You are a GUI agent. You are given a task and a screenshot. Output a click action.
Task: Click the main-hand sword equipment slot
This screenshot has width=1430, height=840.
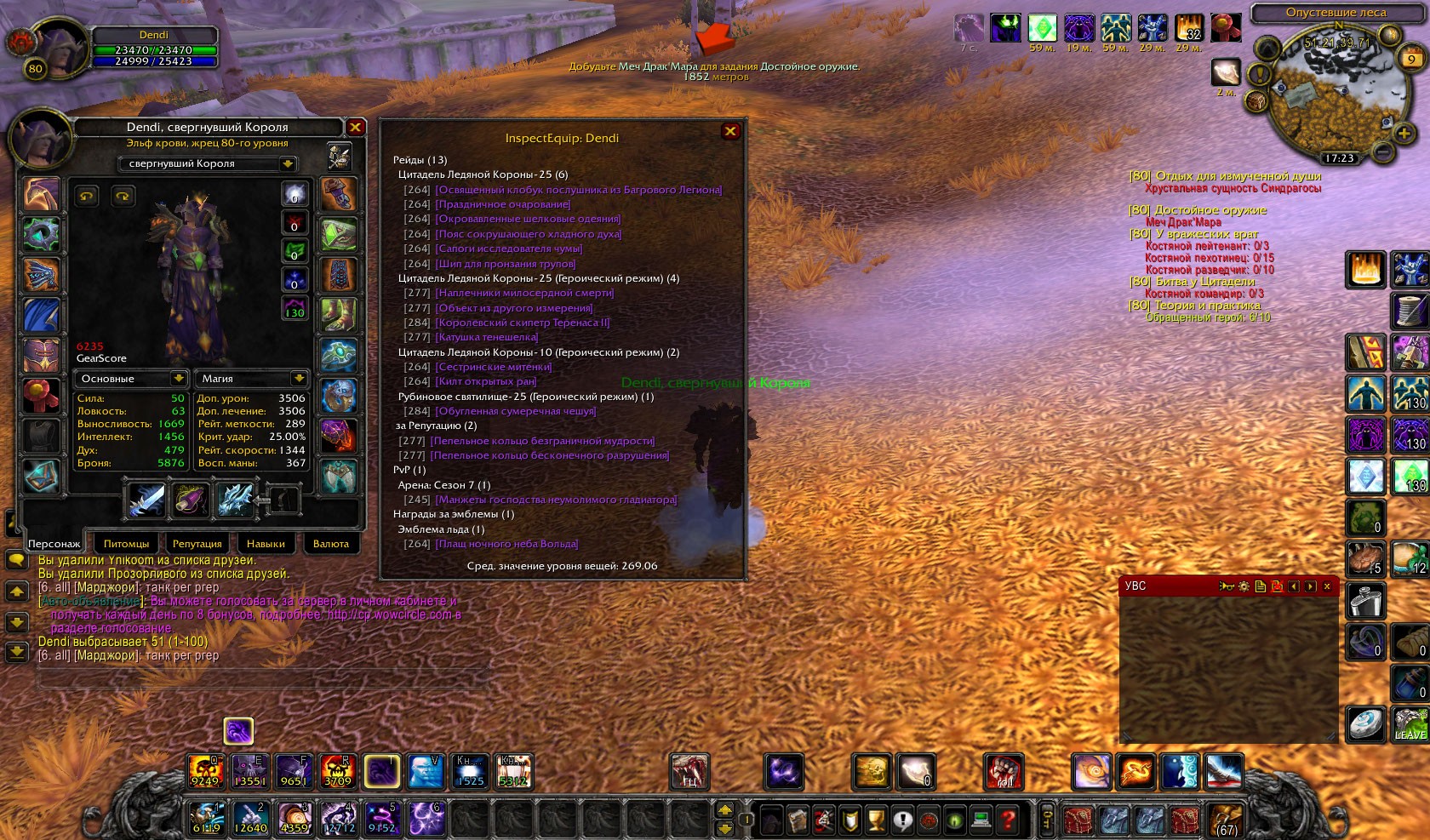[x=146, y=500]
